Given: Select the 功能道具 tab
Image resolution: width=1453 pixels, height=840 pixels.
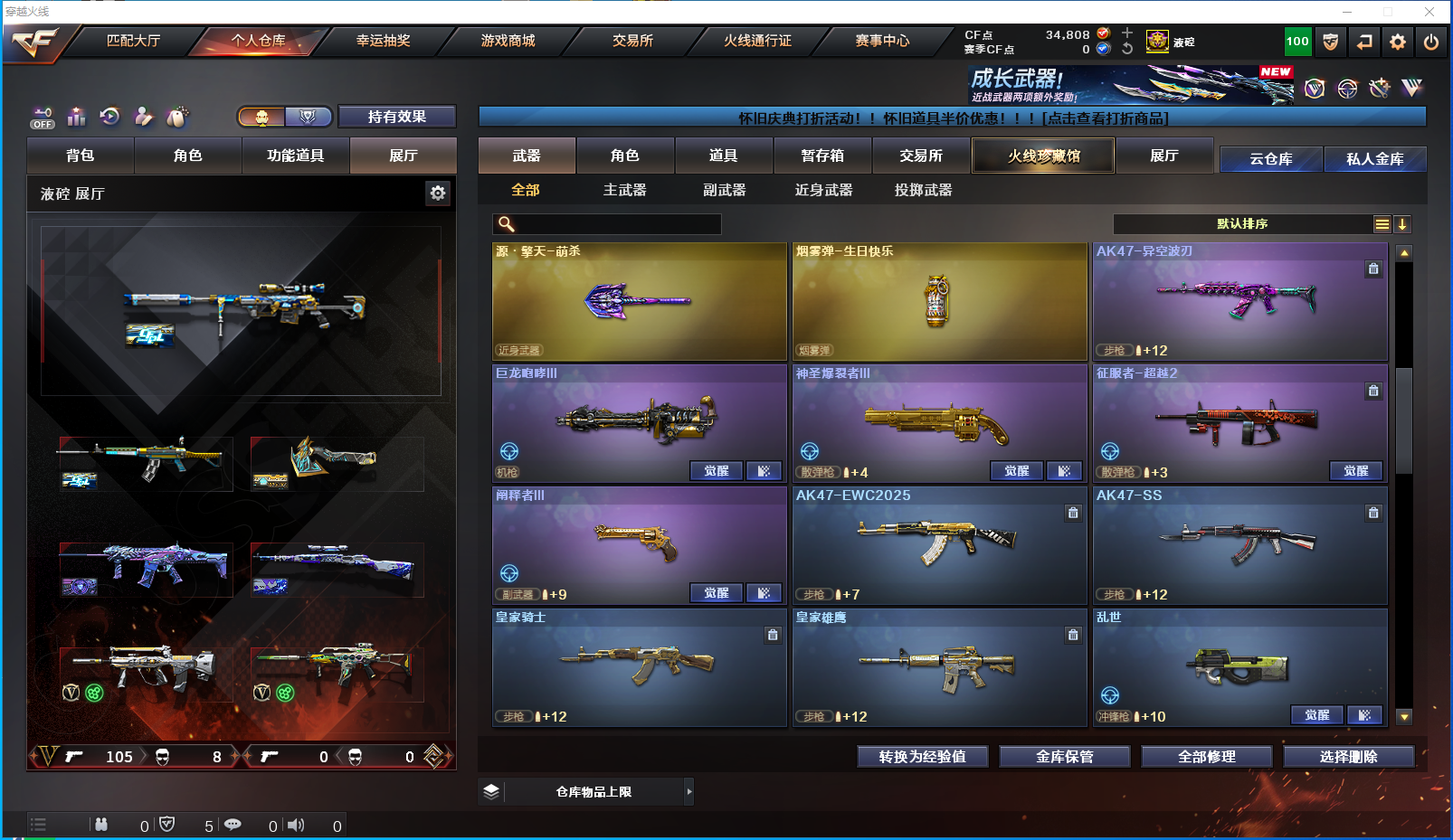Looking at the screenshot, I should pos(295,156).
